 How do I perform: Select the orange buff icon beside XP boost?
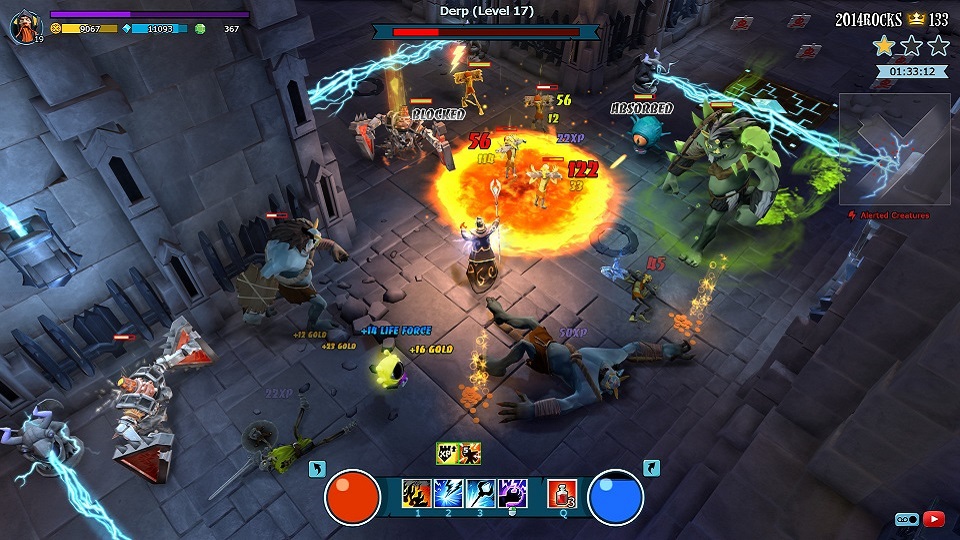pos(469,453)
